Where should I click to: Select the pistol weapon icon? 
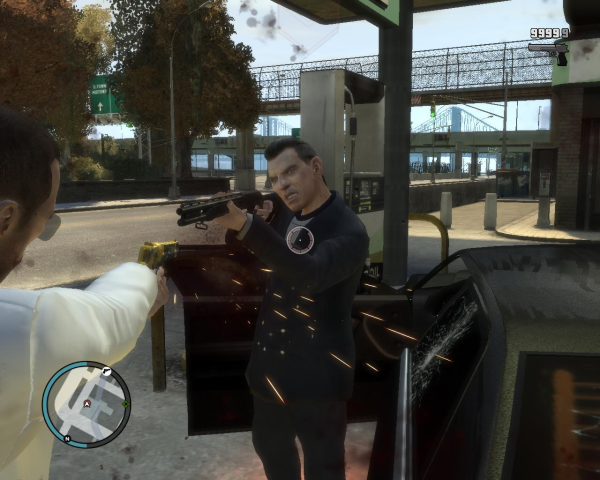coord(549,50)
